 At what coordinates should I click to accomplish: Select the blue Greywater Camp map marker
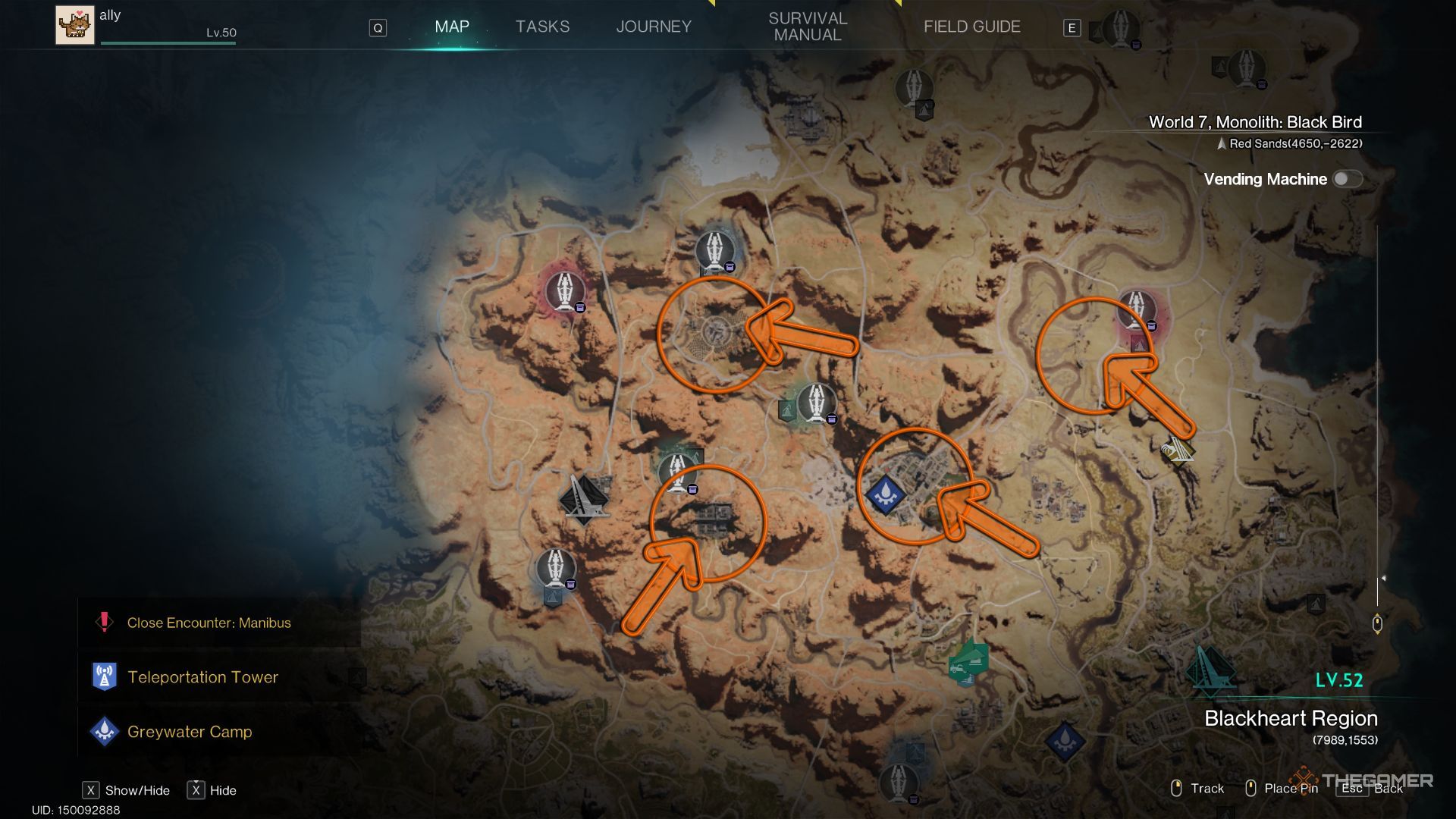884,494
